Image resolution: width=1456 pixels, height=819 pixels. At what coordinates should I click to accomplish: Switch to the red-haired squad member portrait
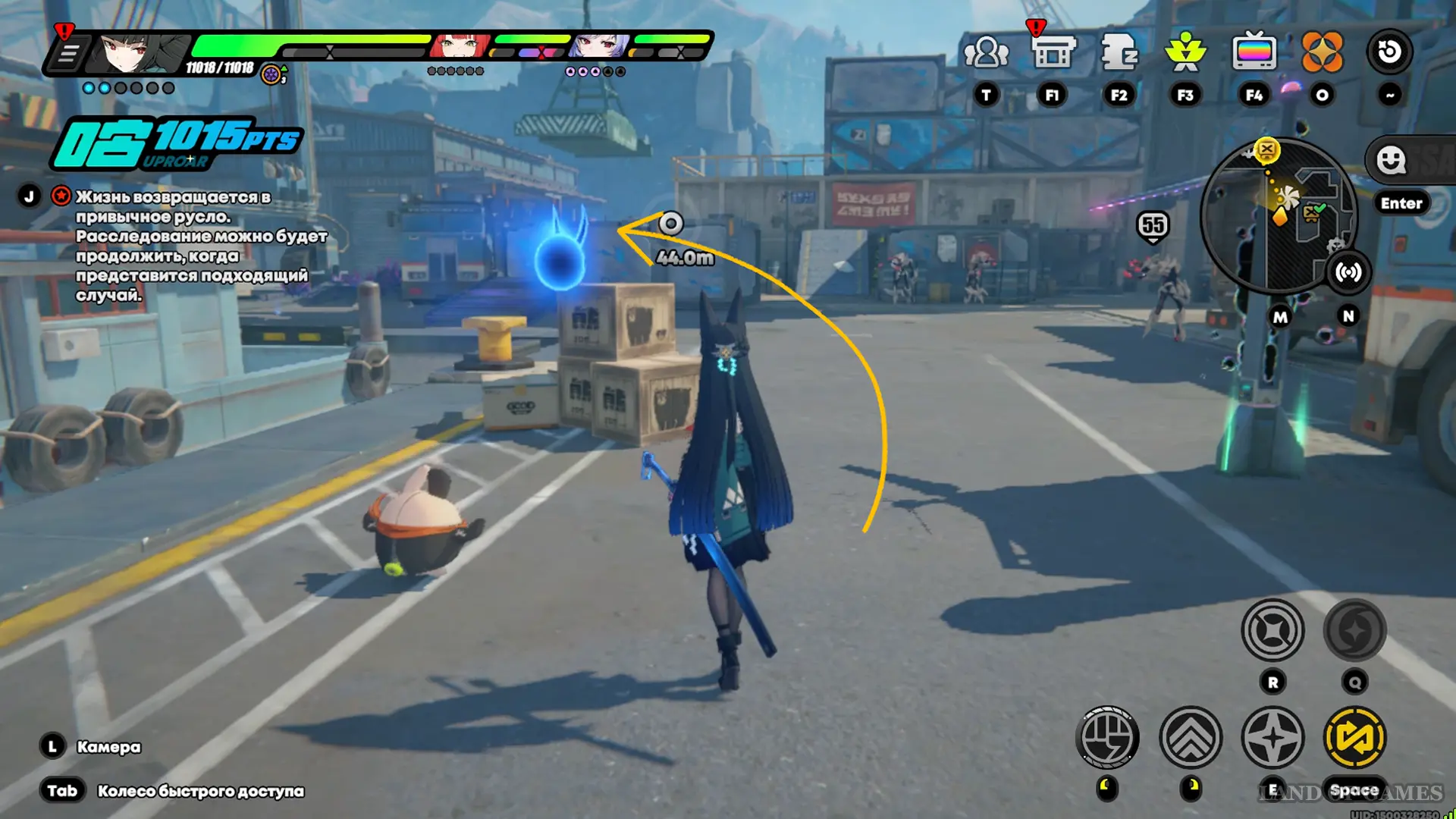pos(460,47)
